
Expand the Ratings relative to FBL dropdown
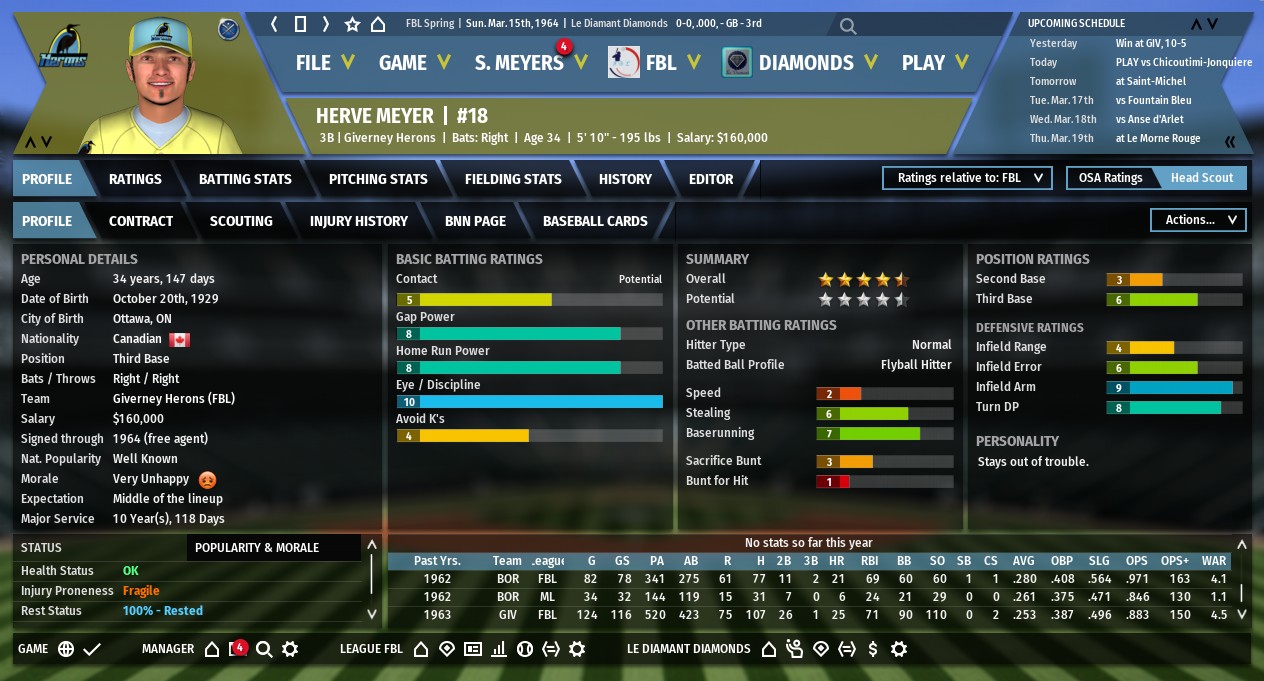(967, 178)
